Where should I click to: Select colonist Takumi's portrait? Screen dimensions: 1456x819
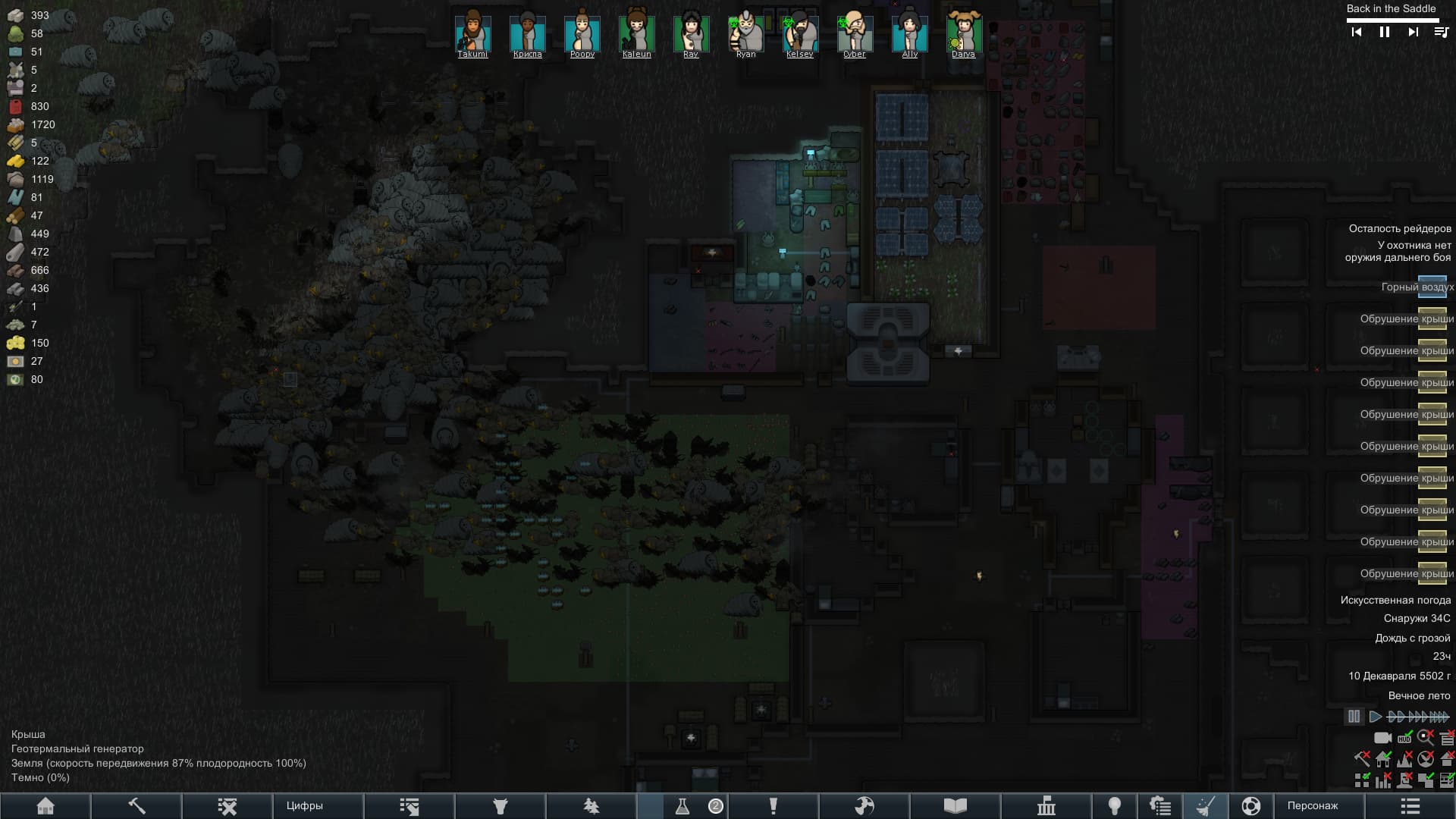coord(472,33)
